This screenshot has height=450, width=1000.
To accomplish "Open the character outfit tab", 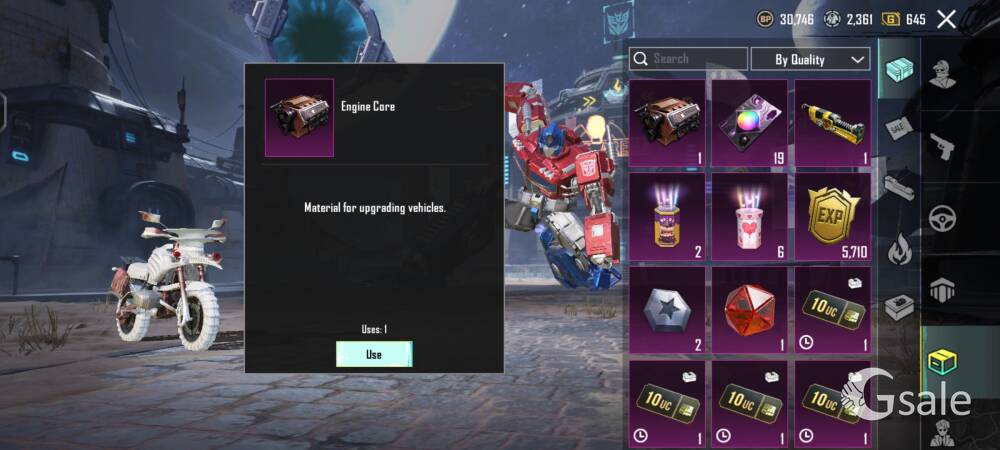I will pos(942,74).
